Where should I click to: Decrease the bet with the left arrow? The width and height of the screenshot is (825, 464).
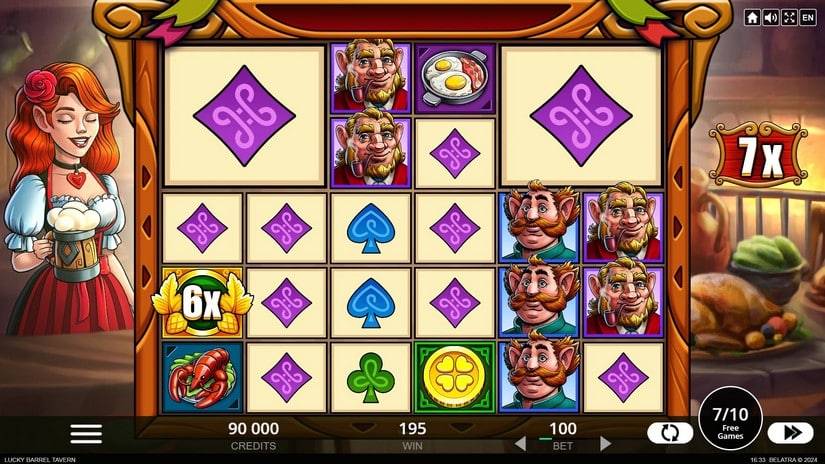pos(519,443)
